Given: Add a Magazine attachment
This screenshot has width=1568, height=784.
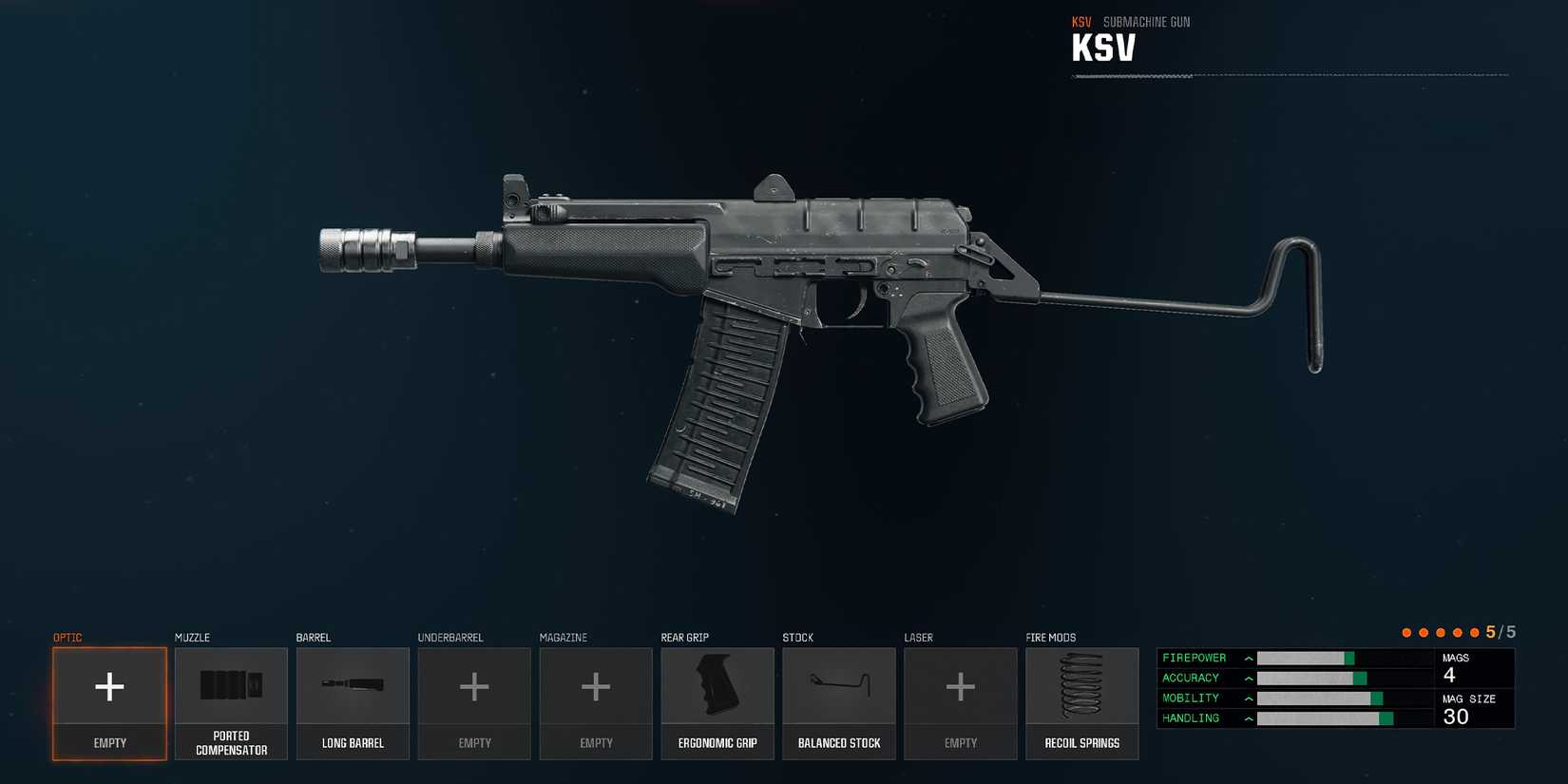Looking at the screenshot, I should 596,703.
